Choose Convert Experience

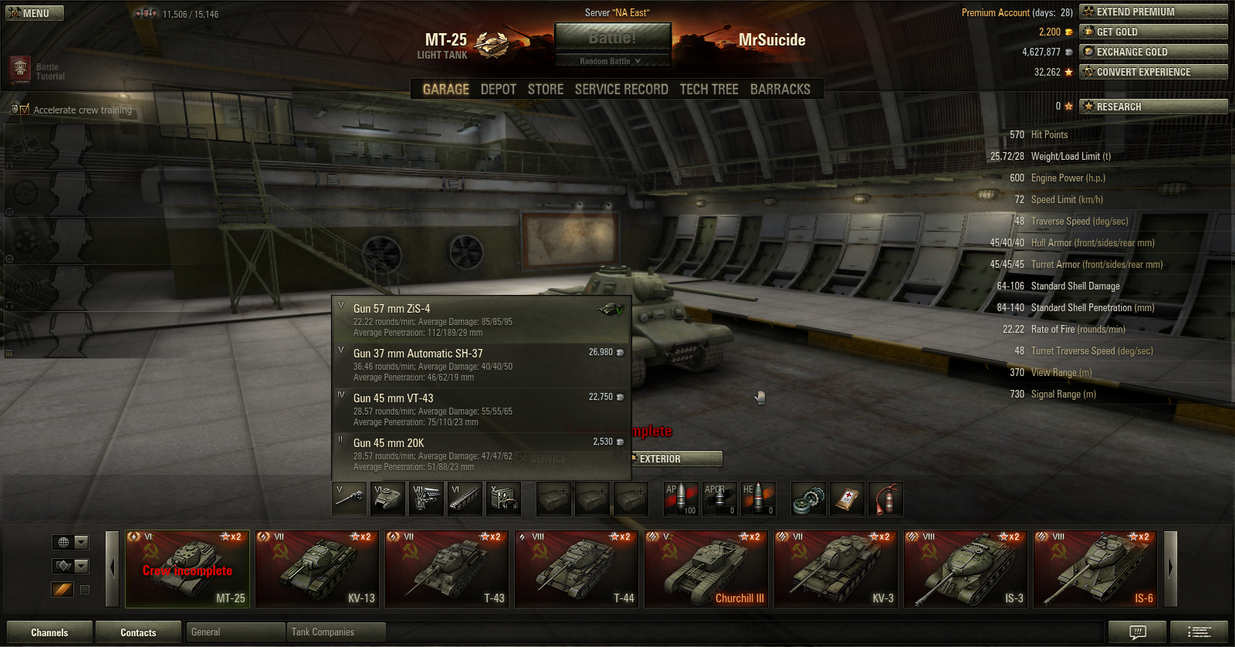click(x=1152, y=72)
